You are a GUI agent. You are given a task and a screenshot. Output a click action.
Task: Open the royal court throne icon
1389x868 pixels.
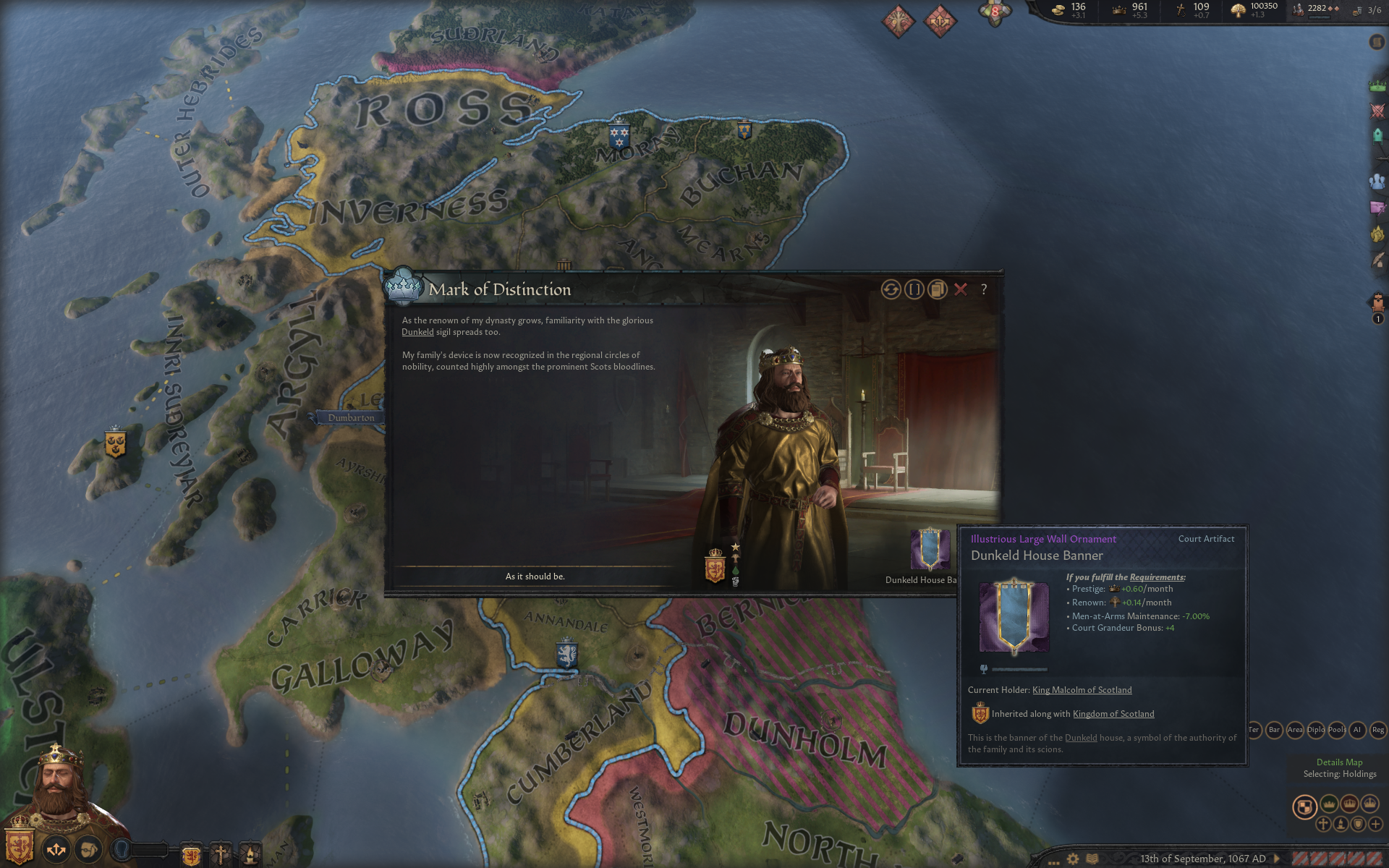pos(1377,302)
